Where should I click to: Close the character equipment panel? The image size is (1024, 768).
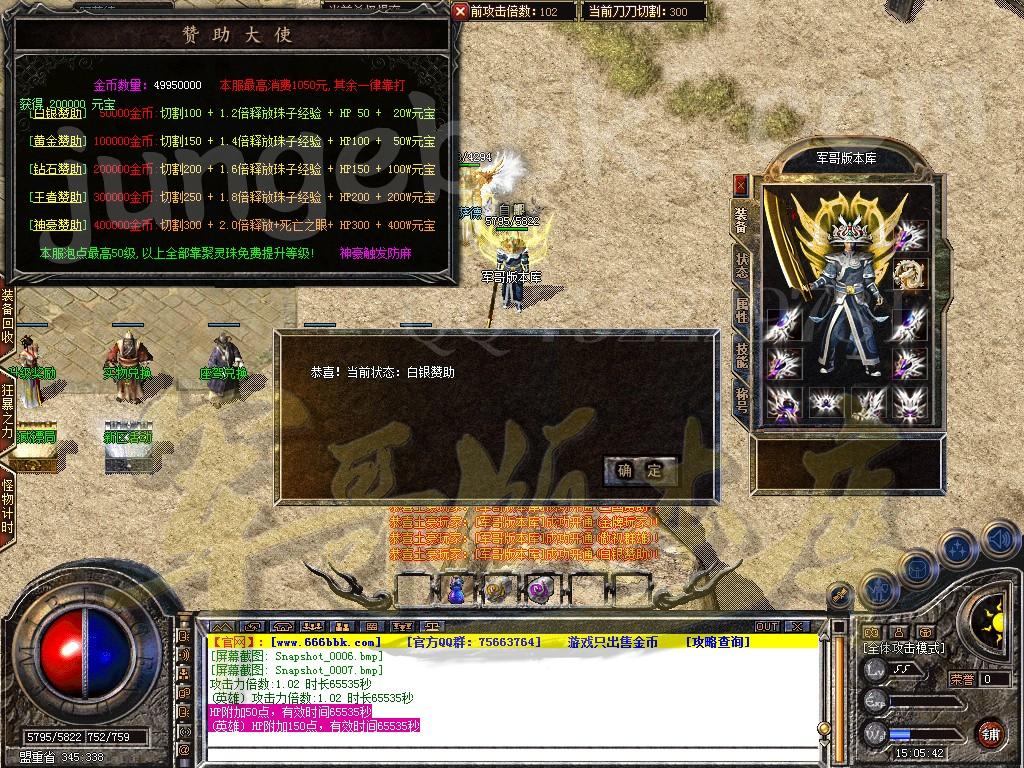(x=740, y=184)
